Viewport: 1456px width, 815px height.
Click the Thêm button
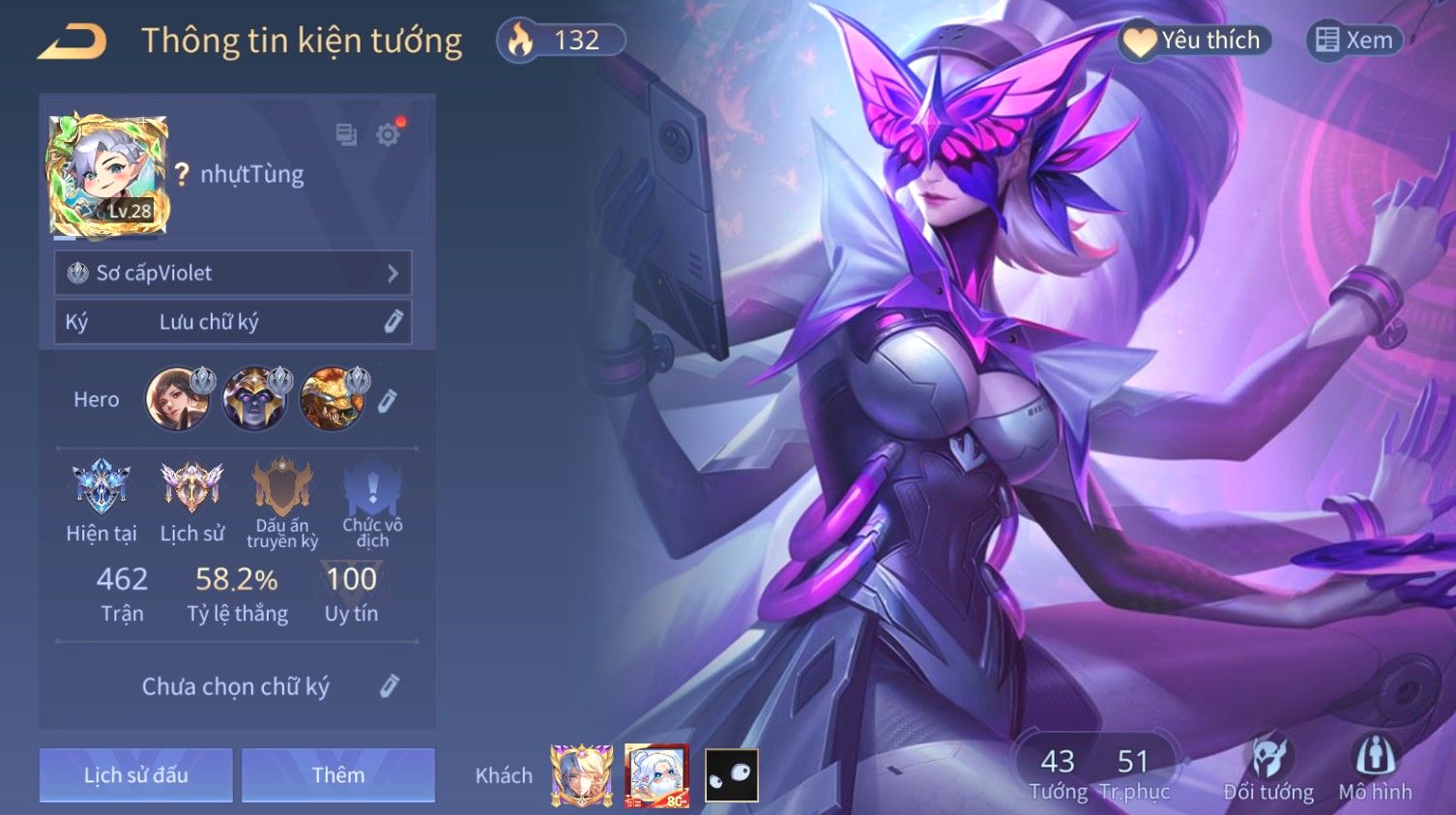click(x=338, y=774)
